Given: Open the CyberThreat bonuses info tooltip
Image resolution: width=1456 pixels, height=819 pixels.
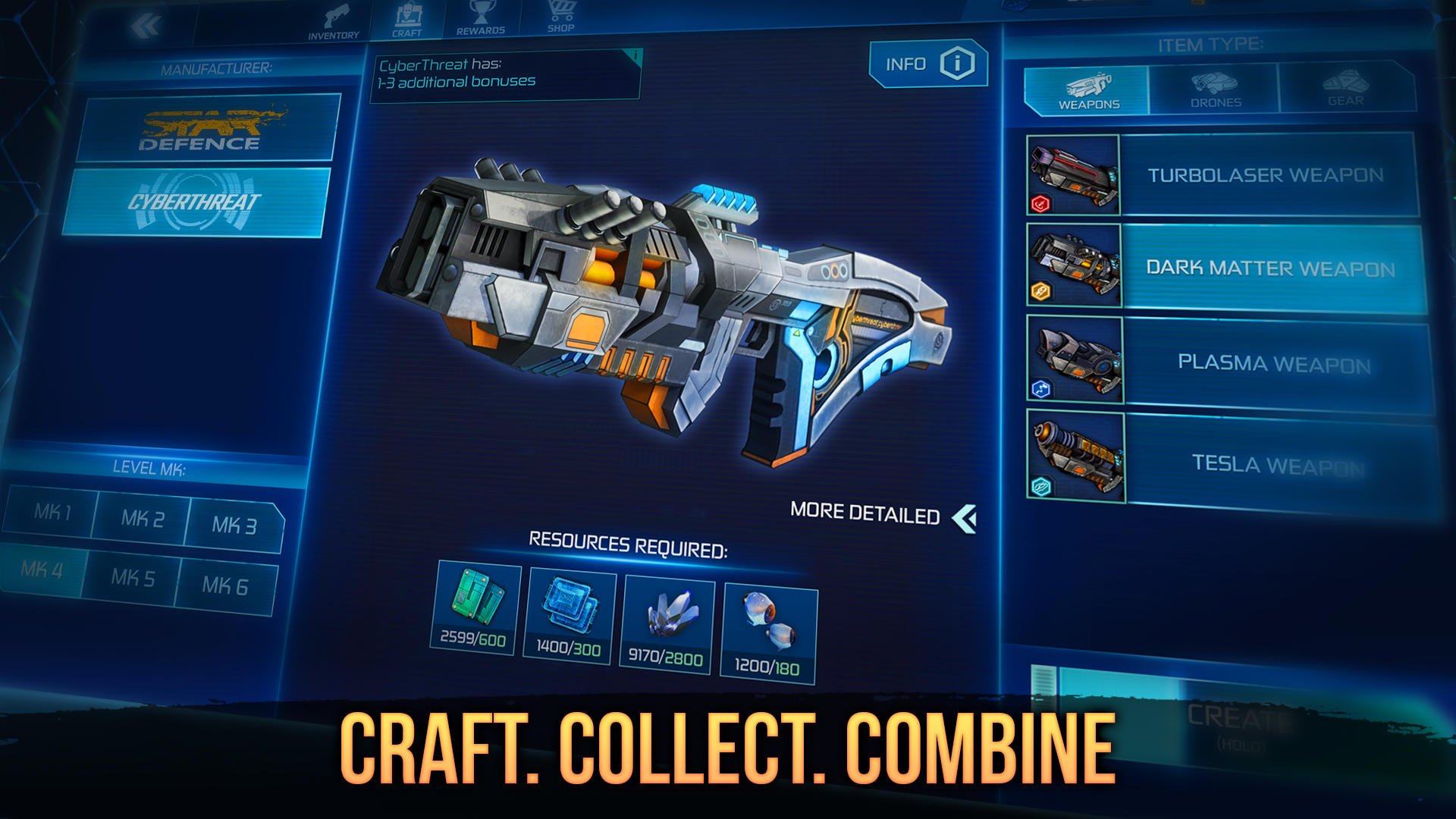Looking at the screenshot, I should 634,55.
